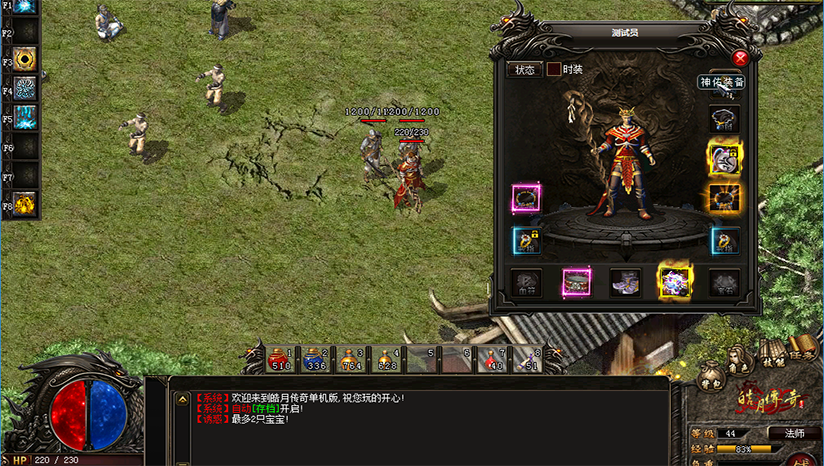Viewport: 824px width, 466px height.
Task: Use the orange potion in hotbar slot 3
Action: pos(350,359)
